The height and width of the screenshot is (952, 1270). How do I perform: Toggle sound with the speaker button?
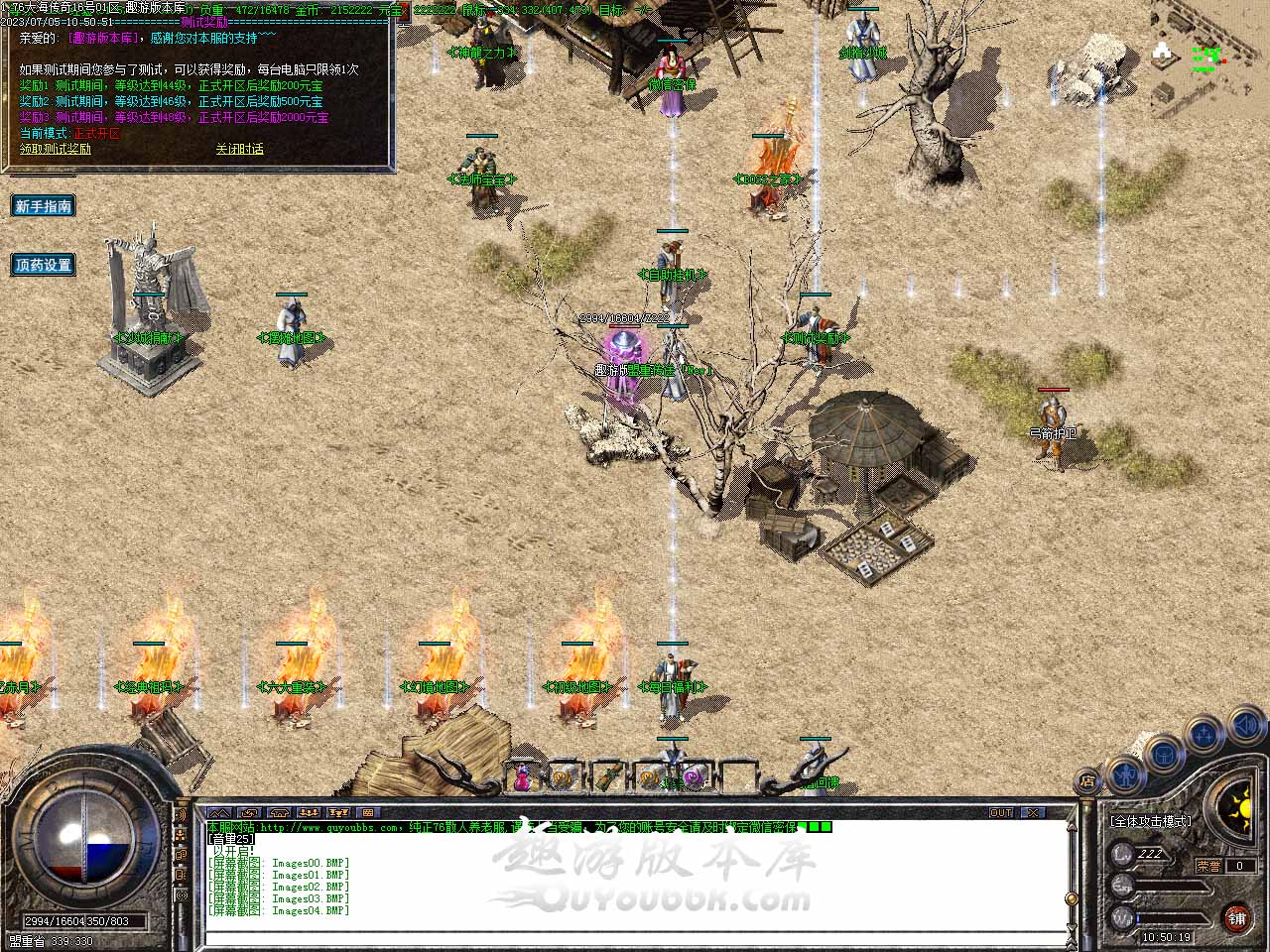[x=1245, y=725]
